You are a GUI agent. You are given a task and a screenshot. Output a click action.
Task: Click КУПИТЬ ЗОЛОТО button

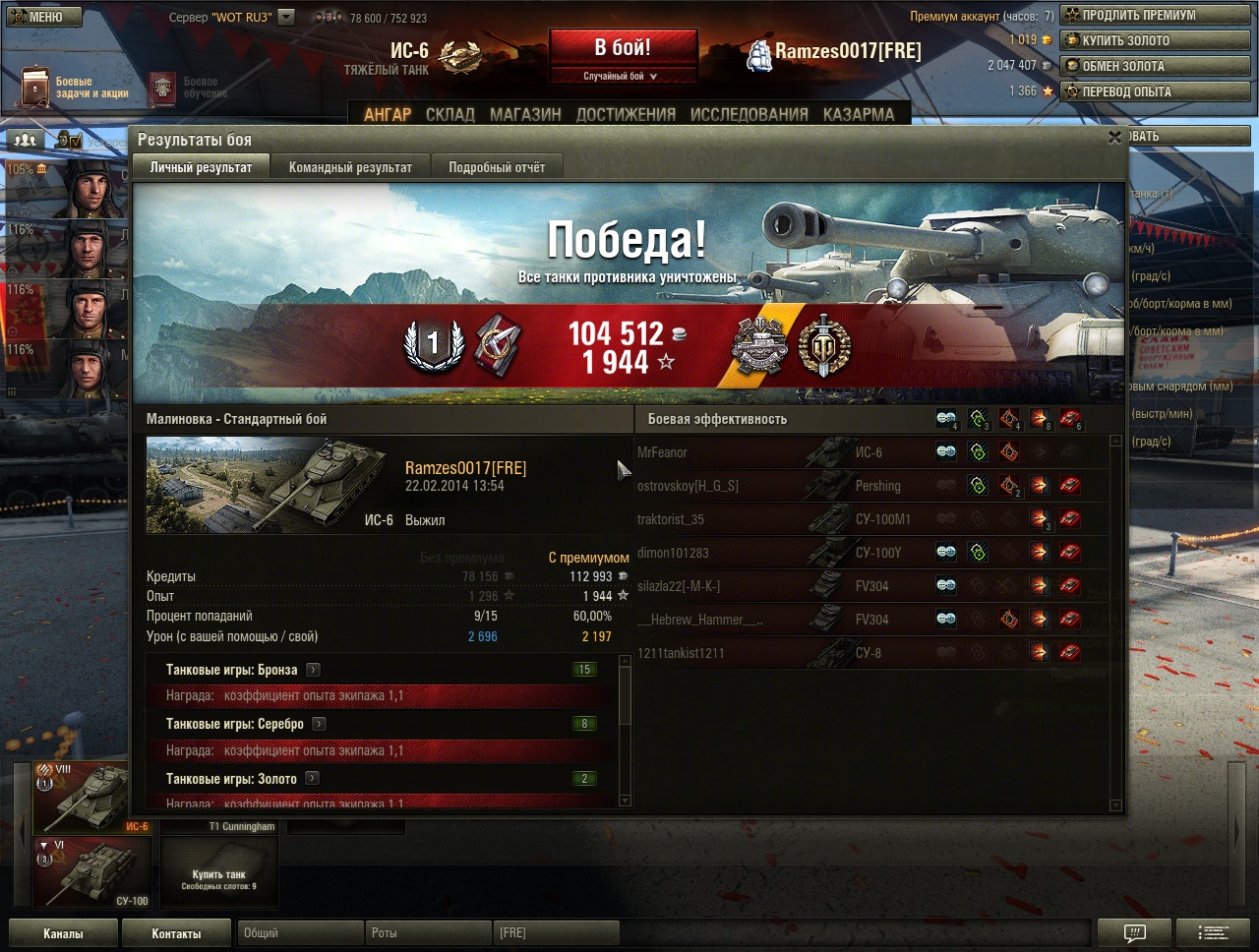pos(1155,40)
